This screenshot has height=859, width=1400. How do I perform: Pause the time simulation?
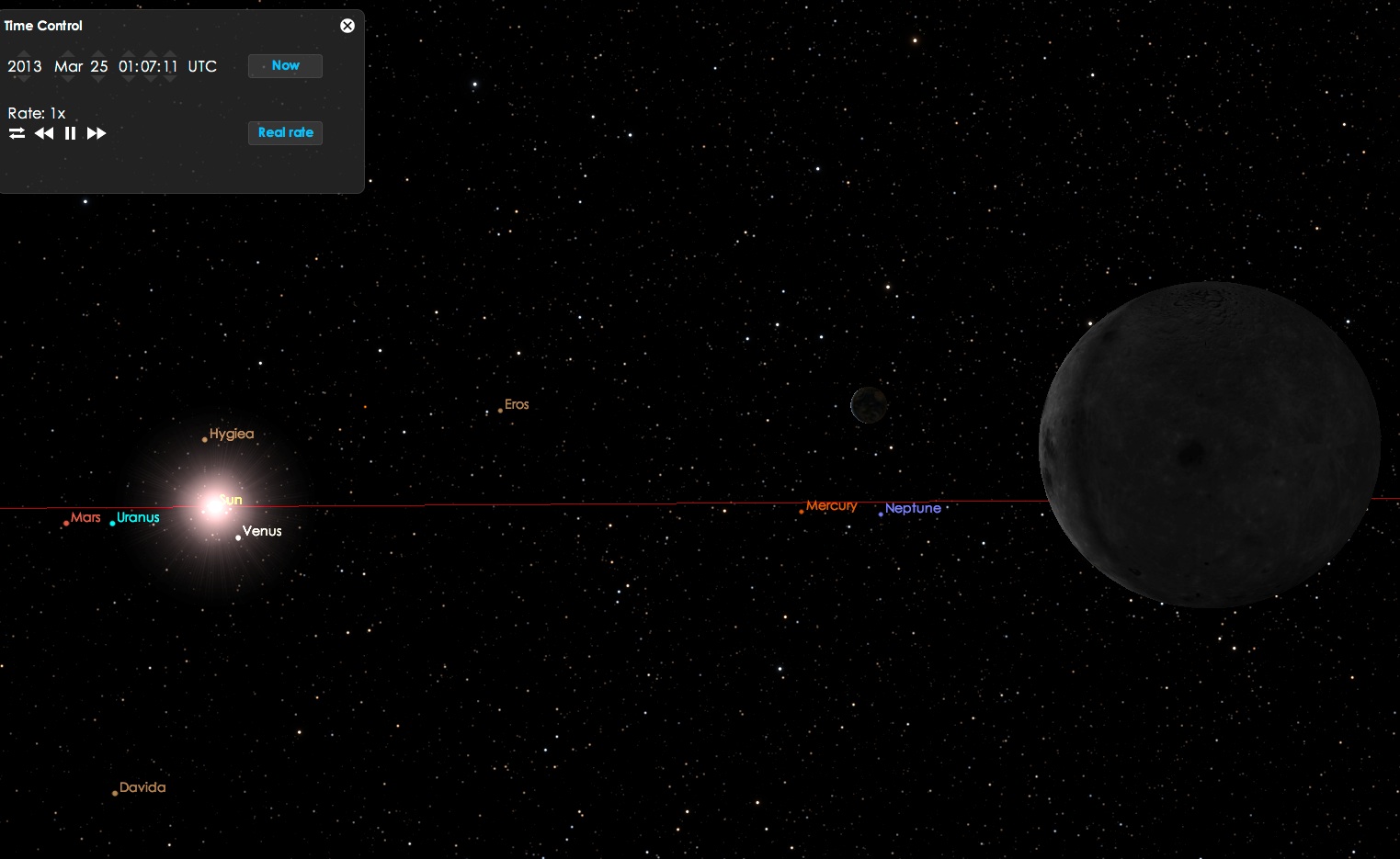click(70, 133)
